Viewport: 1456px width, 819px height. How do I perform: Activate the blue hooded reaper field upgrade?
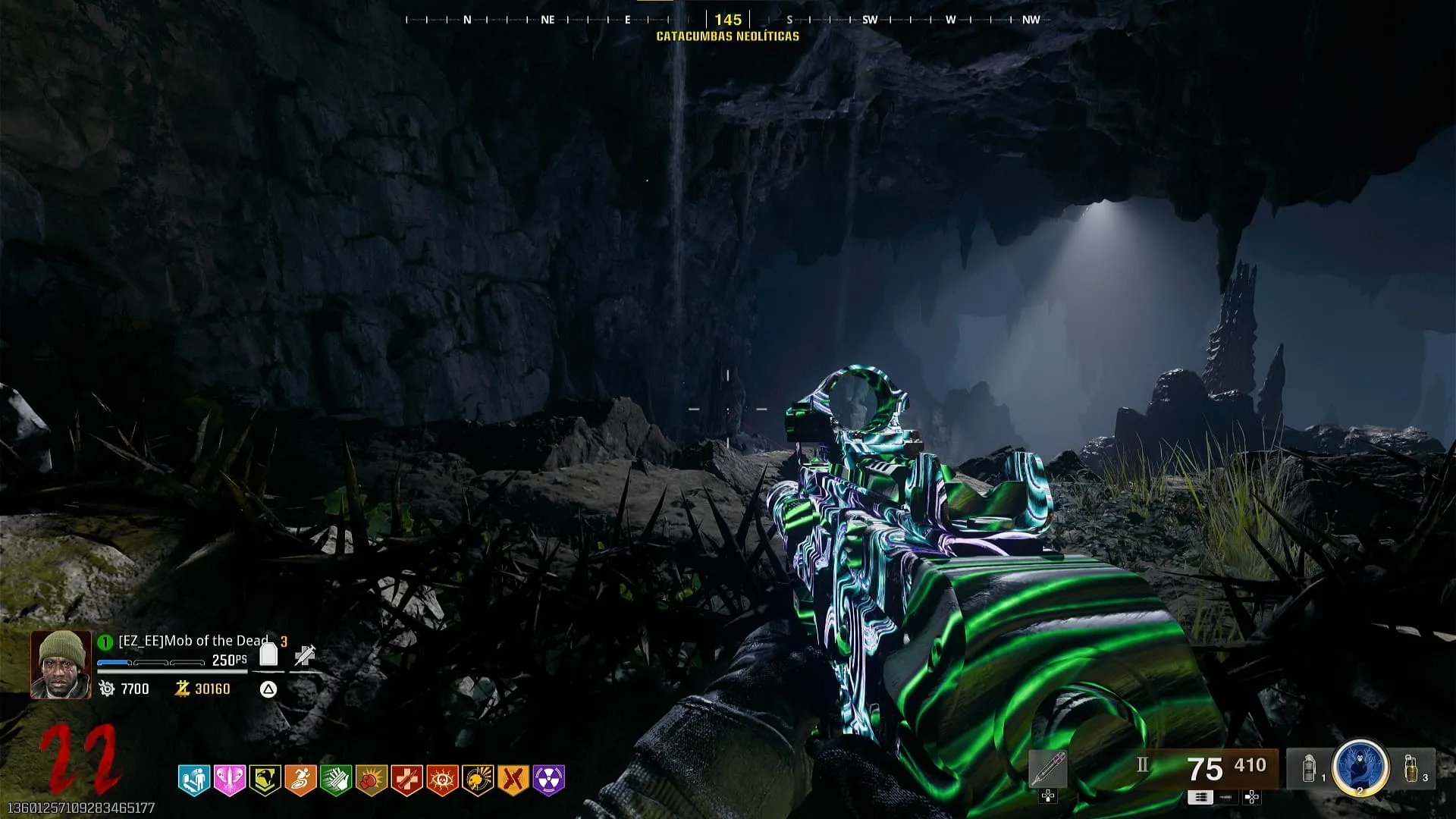(x=1360, y=767)
